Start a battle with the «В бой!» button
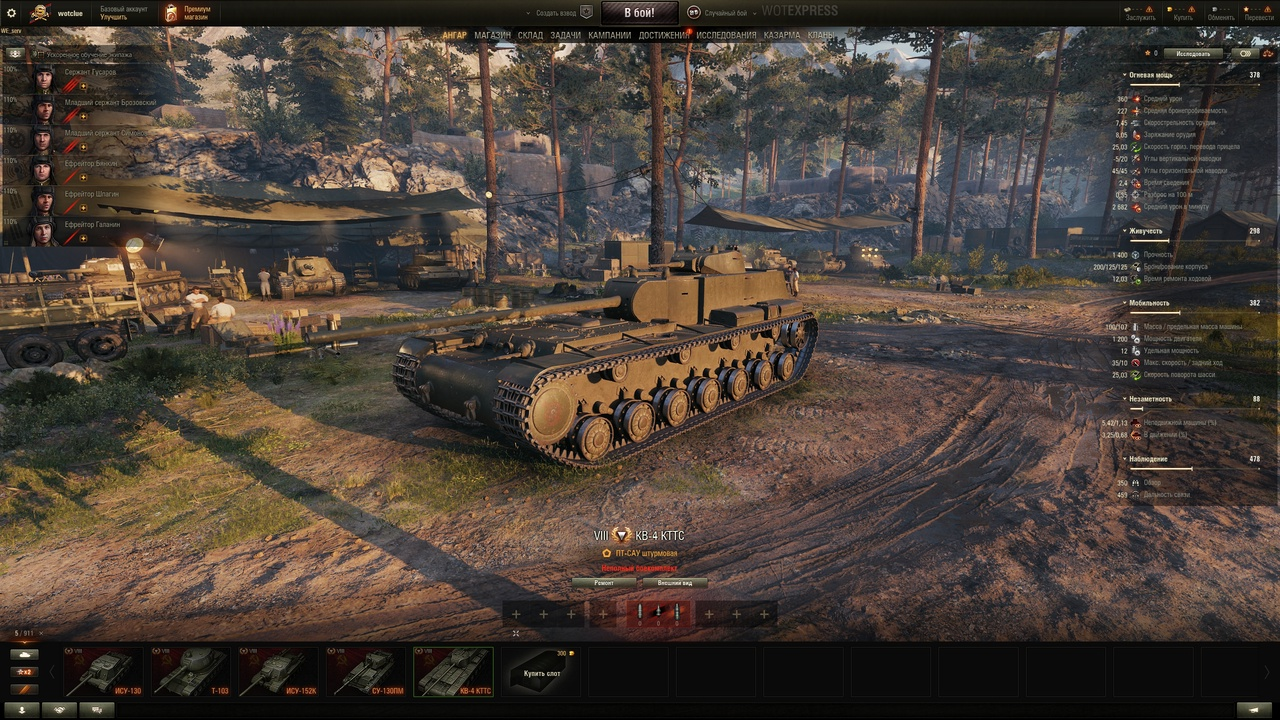1280x720 pixels. pyautogui.click(x=639, y=13)
